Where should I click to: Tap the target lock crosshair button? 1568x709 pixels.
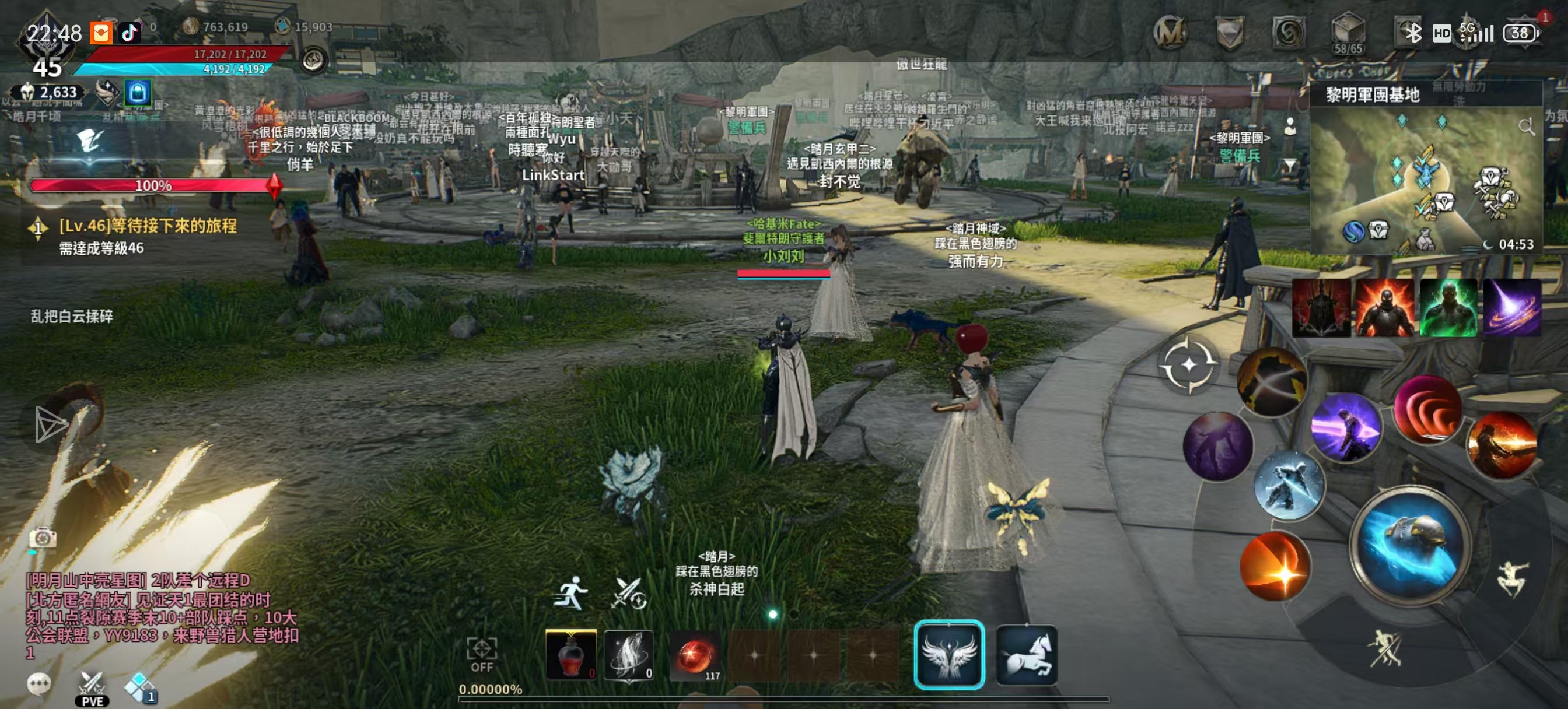[1188, 365]
